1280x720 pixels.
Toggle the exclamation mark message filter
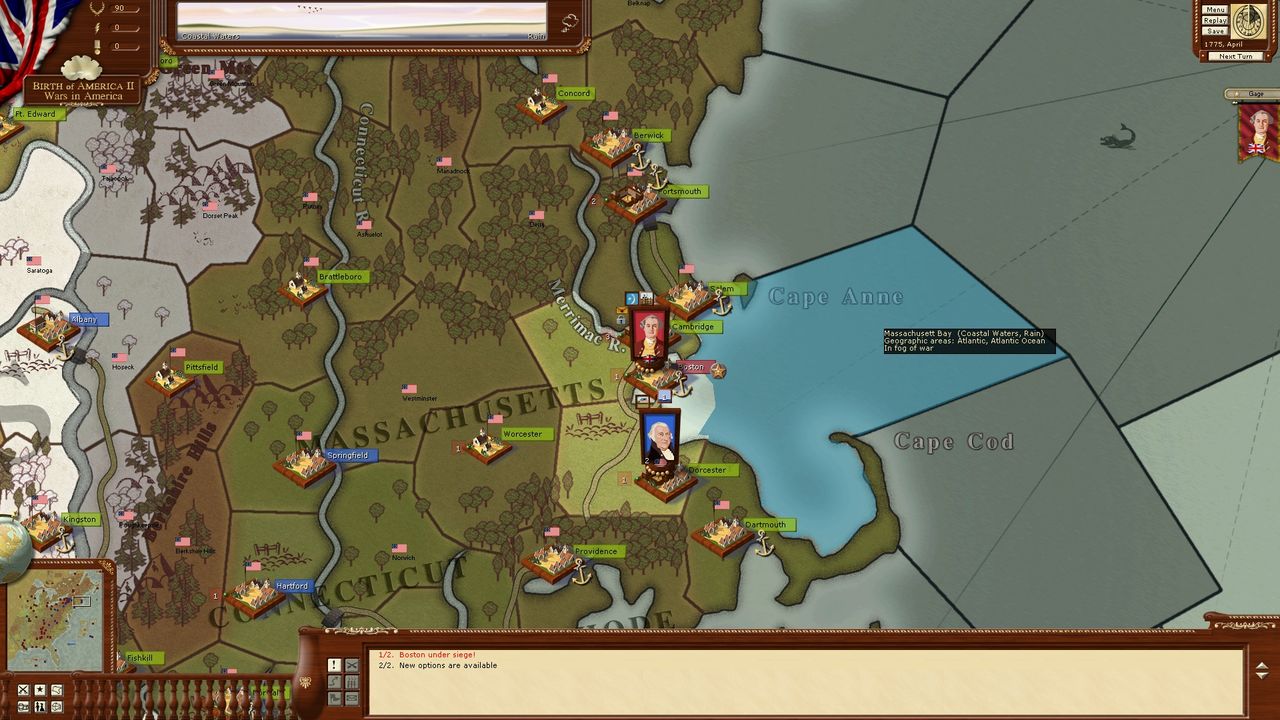pos(334,665)
